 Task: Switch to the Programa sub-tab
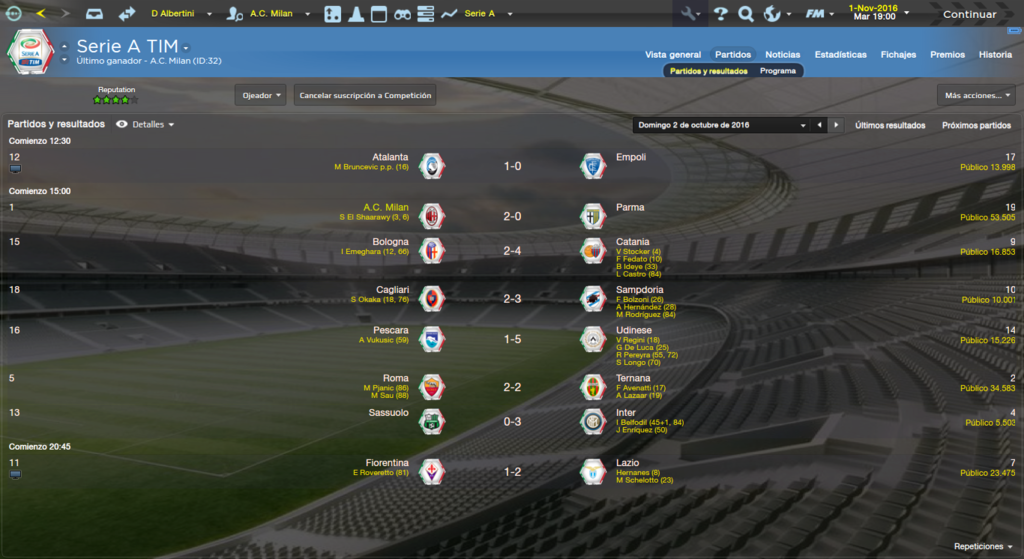coord(778,71)
